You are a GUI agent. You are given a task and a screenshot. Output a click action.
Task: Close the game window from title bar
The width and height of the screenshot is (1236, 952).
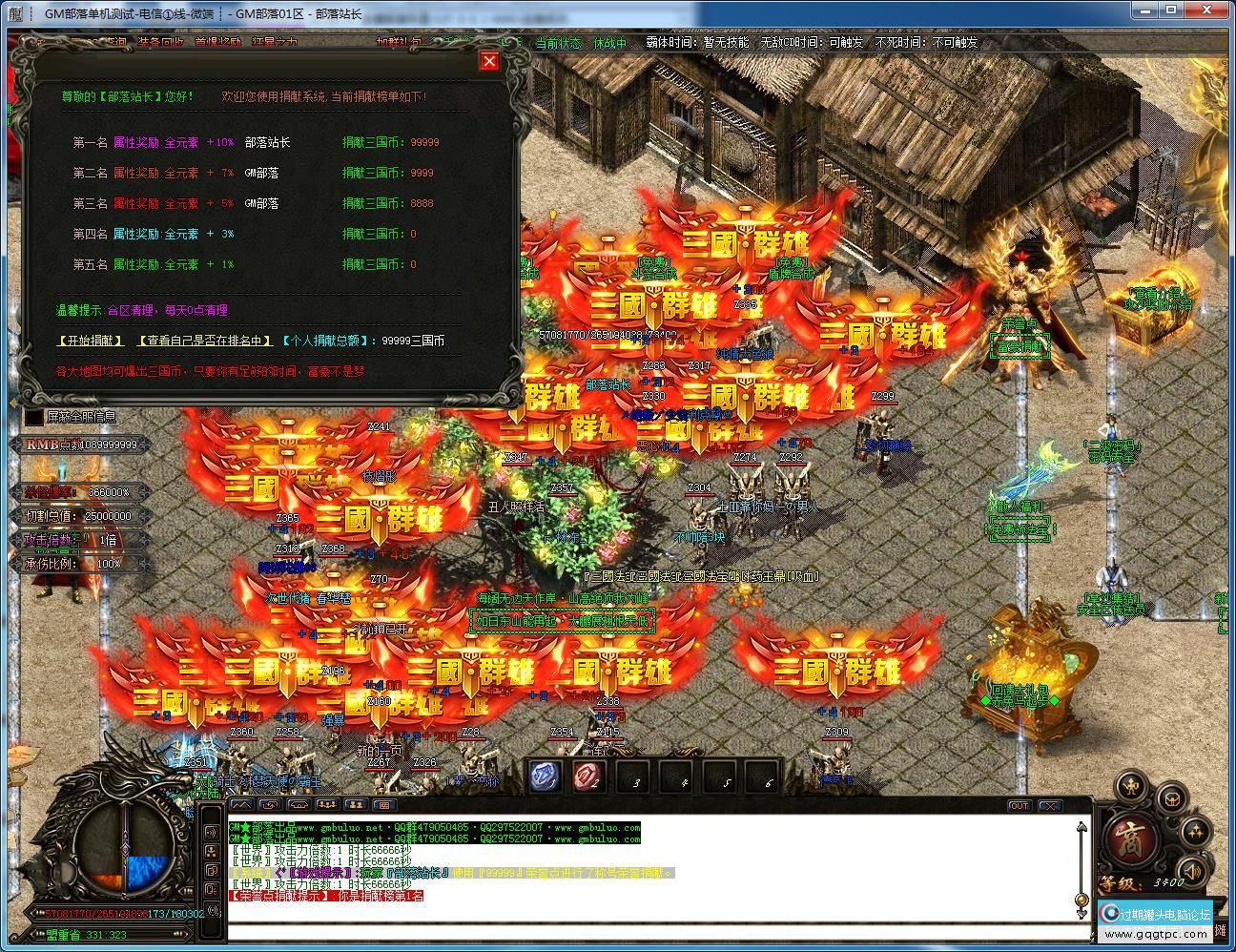point(1213,11)
